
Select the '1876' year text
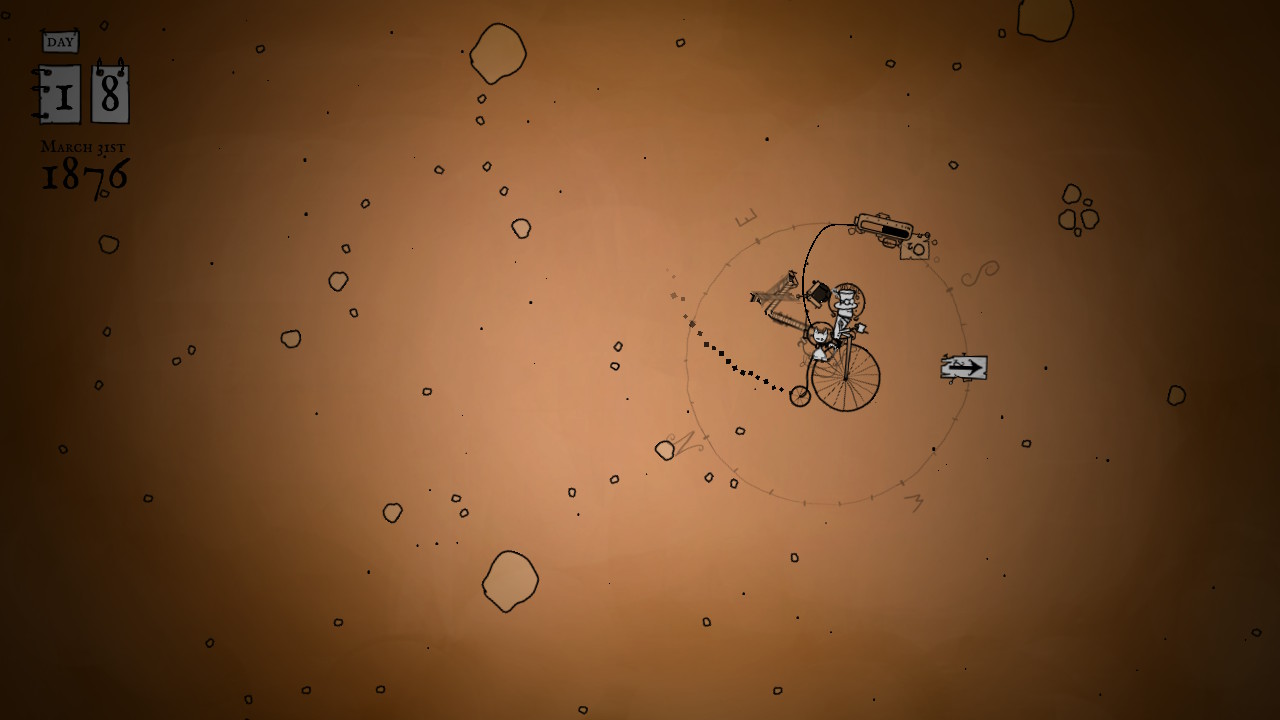(x=83, y=175)
